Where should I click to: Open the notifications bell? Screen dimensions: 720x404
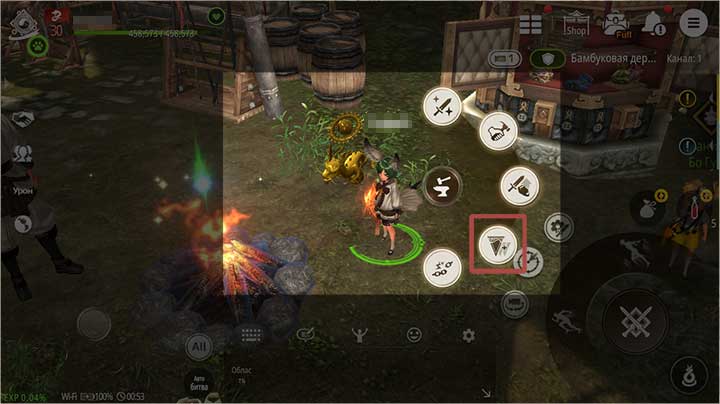tap(652, 22)
